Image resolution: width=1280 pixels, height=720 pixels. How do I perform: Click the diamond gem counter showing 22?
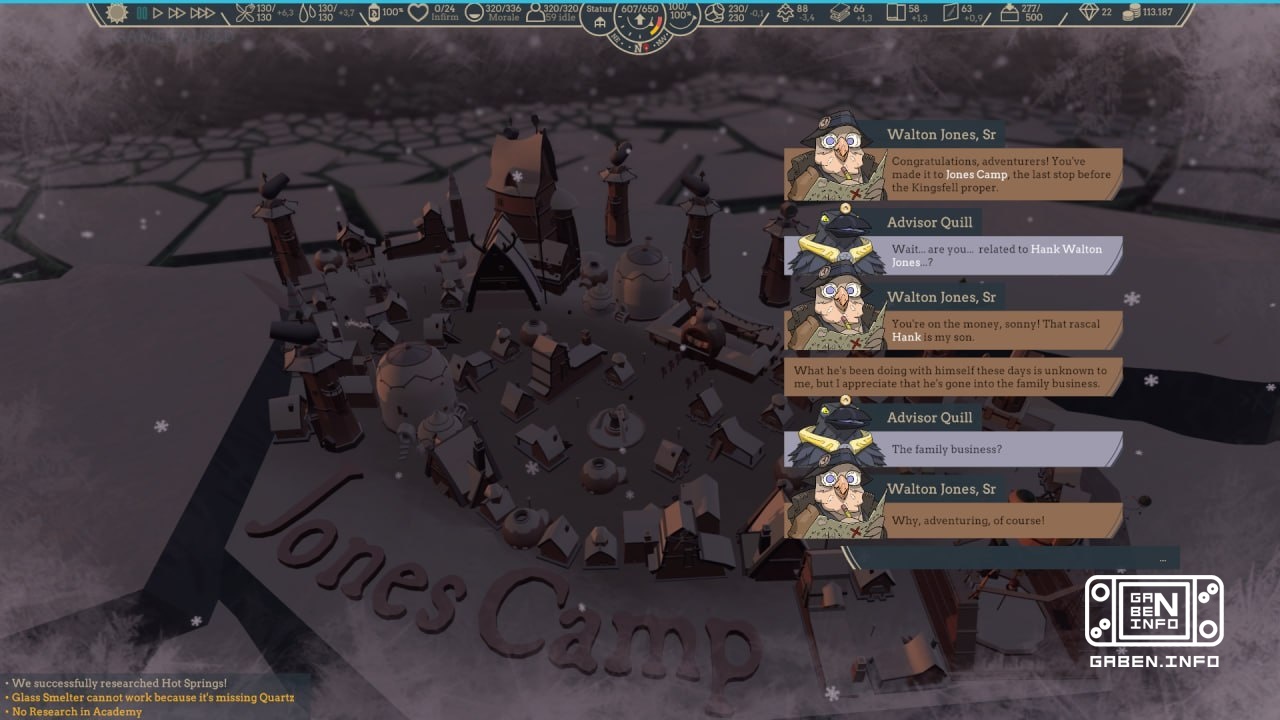[x=1090, y=14]
